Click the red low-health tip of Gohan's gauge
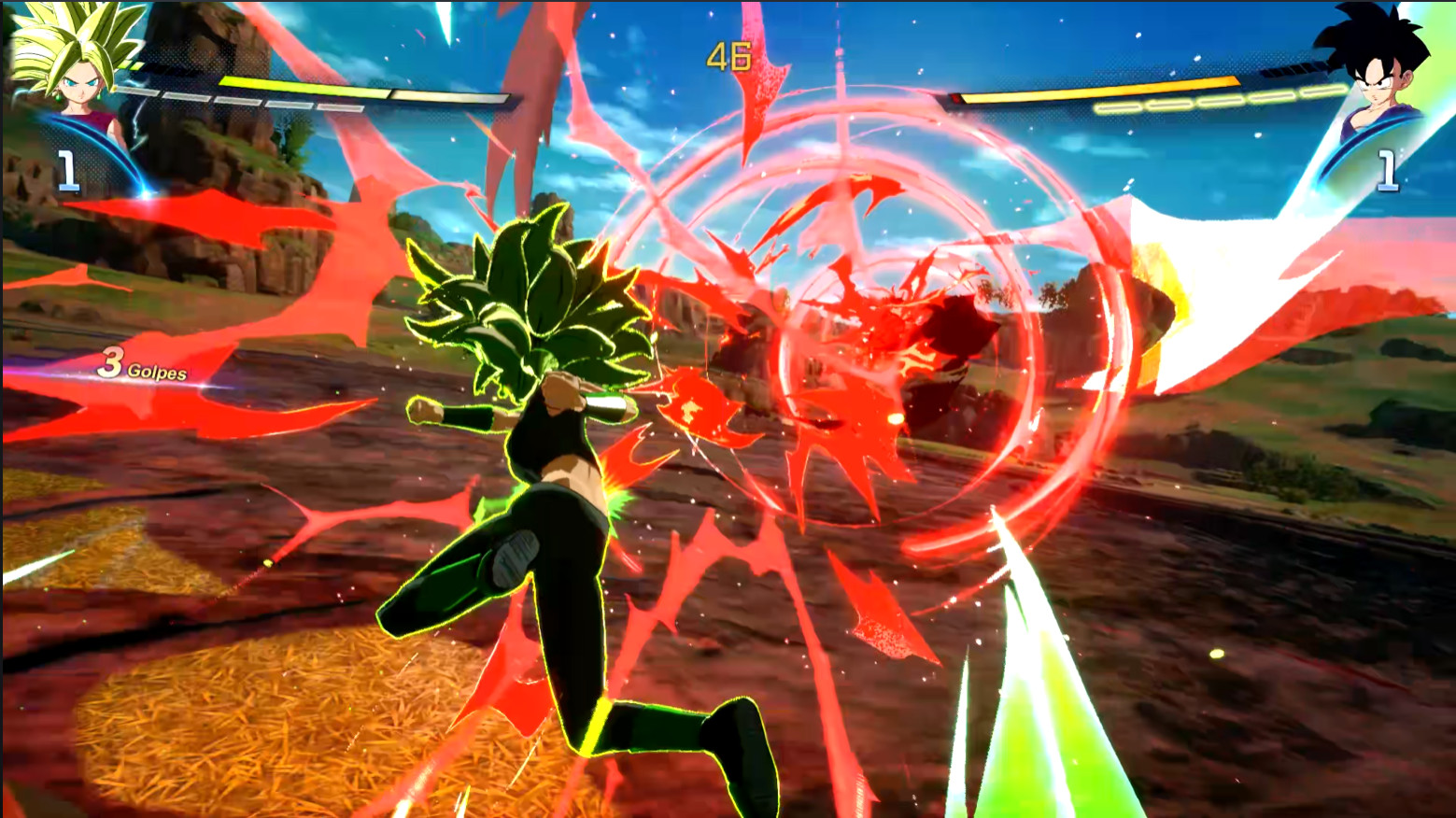This screenshot has width=1456, height=818. (955, 96)
